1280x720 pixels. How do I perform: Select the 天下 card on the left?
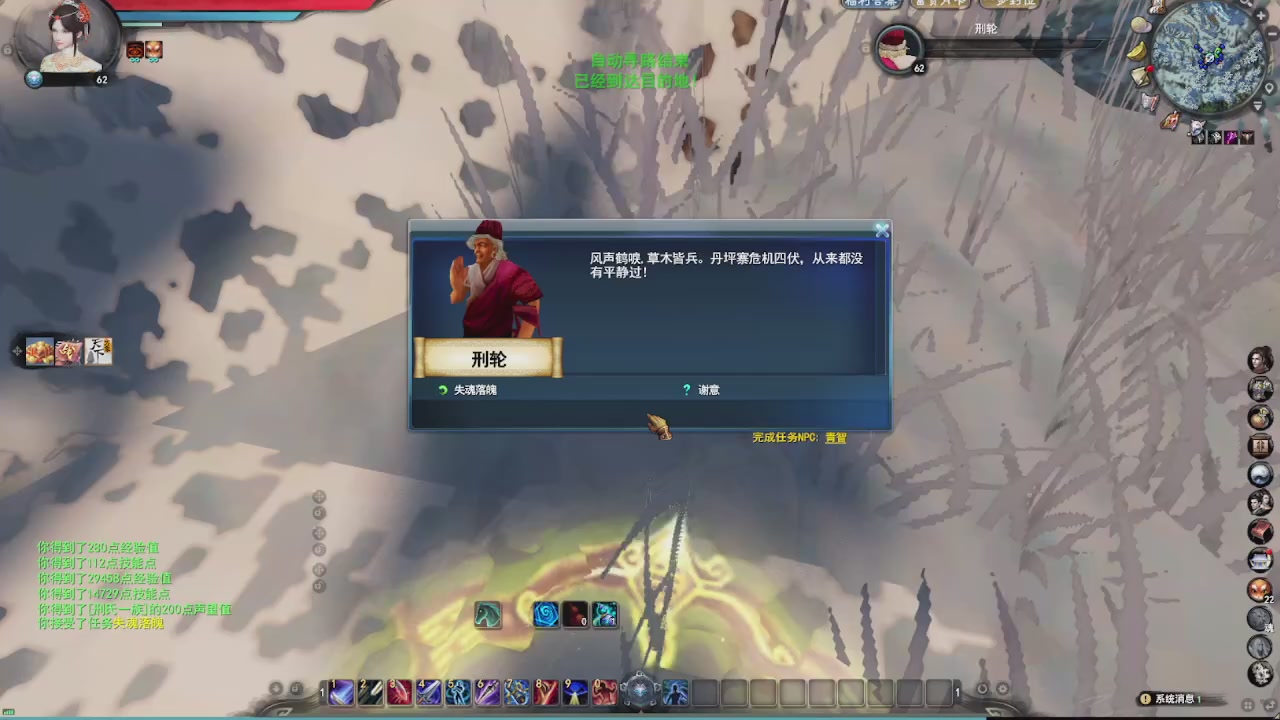[97, 351]
